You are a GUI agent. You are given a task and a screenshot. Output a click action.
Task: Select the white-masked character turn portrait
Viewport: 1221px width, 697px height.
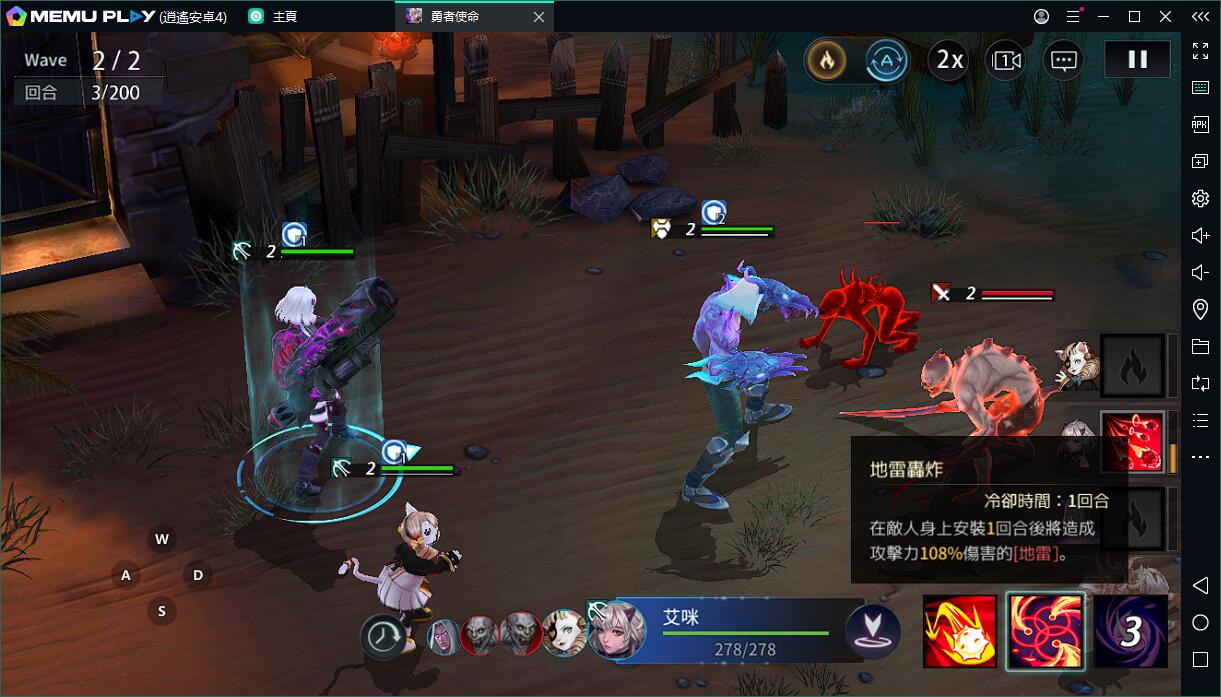click(x=564, y=633)
